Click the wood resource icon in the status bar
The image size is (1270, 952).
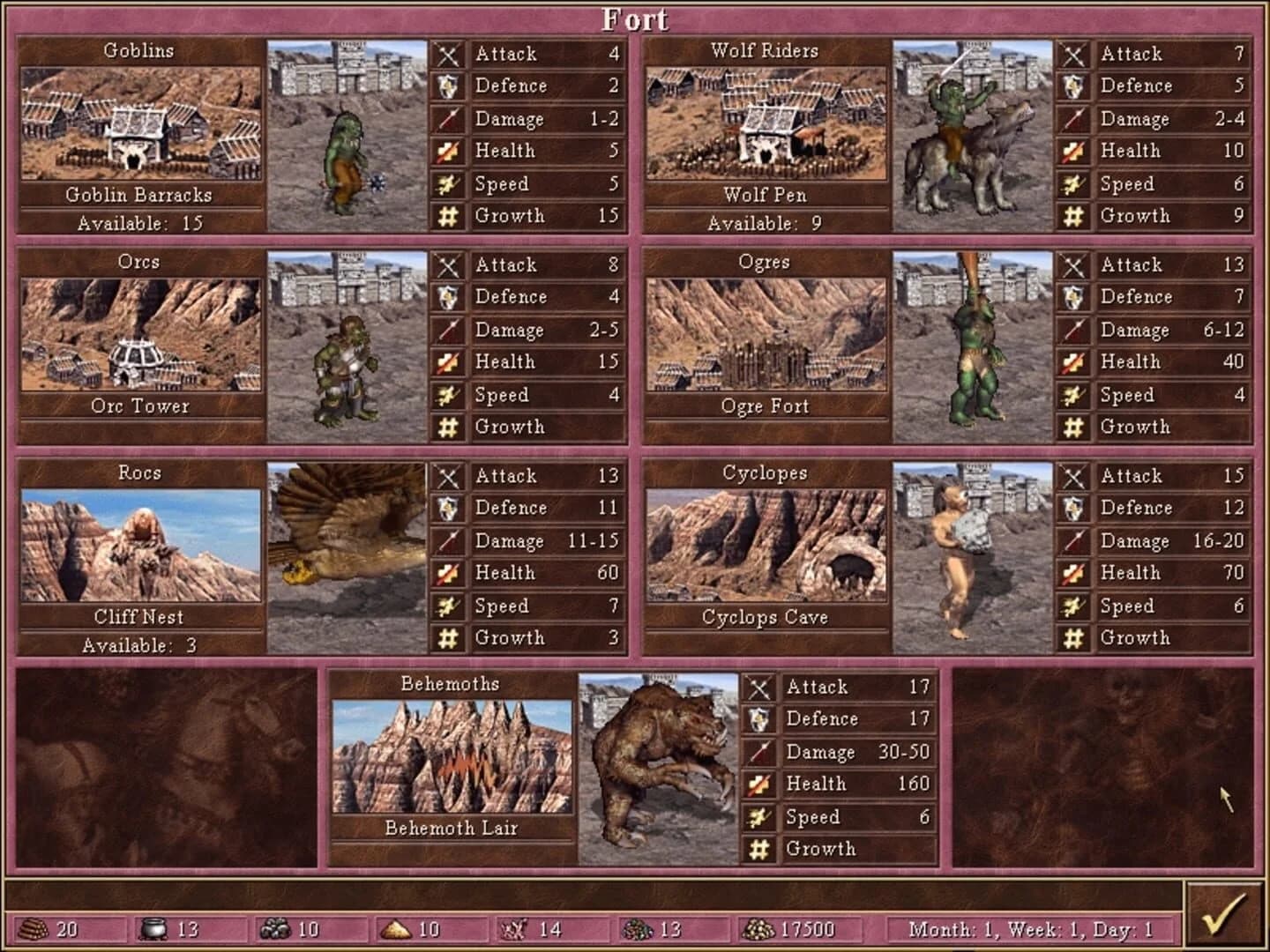pyautogui.click(x=35, y=927)
